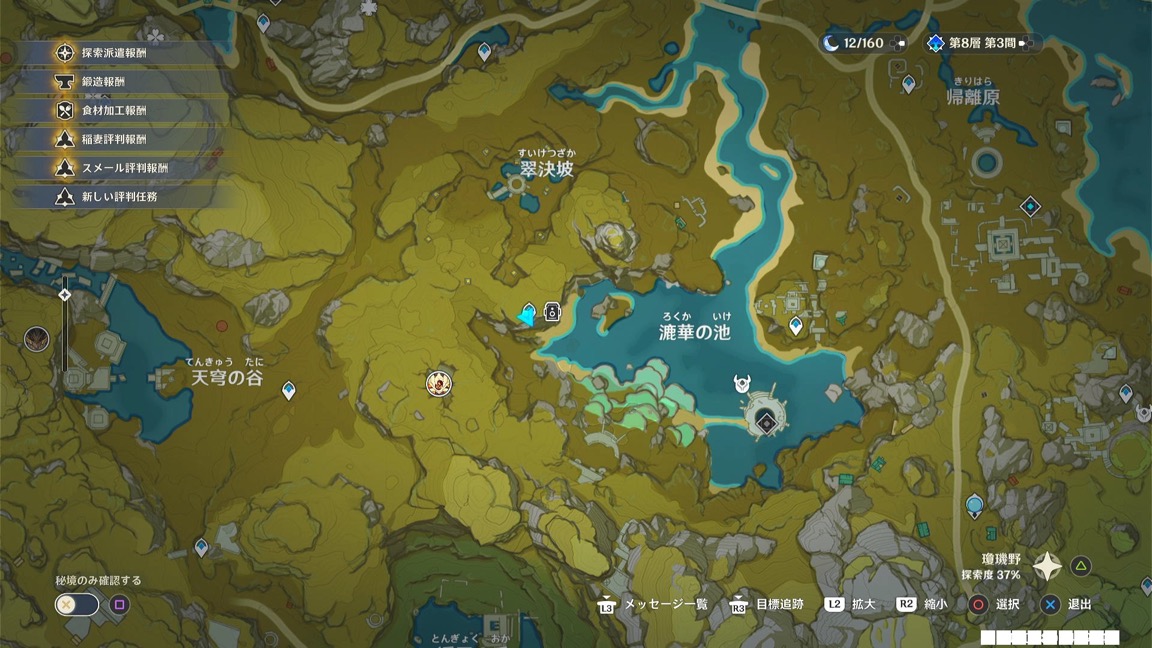Open the 探索派遣報酬 expedition rewards entry
Image resolution: width=1152 pixels, height=648 pixels.
tap(113, 53)
